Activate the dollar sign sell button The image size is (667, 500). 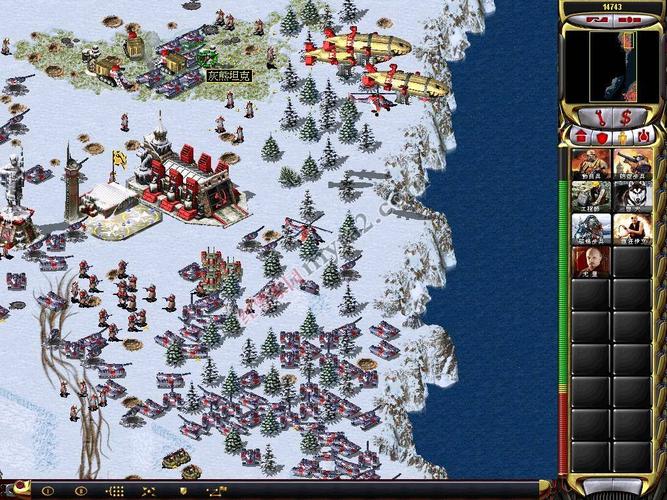click(624, 118)
